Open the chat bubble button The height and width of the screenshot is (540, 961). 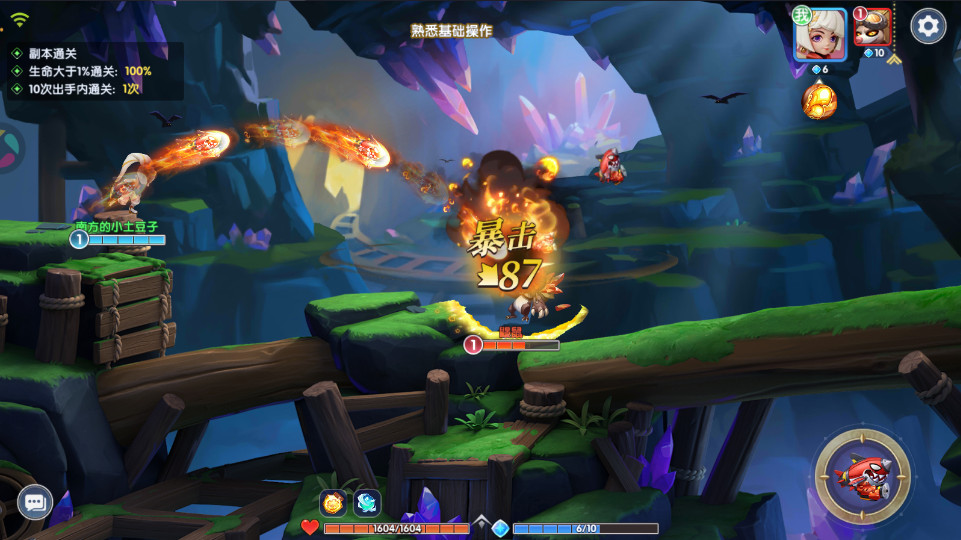tap(34, 502)
